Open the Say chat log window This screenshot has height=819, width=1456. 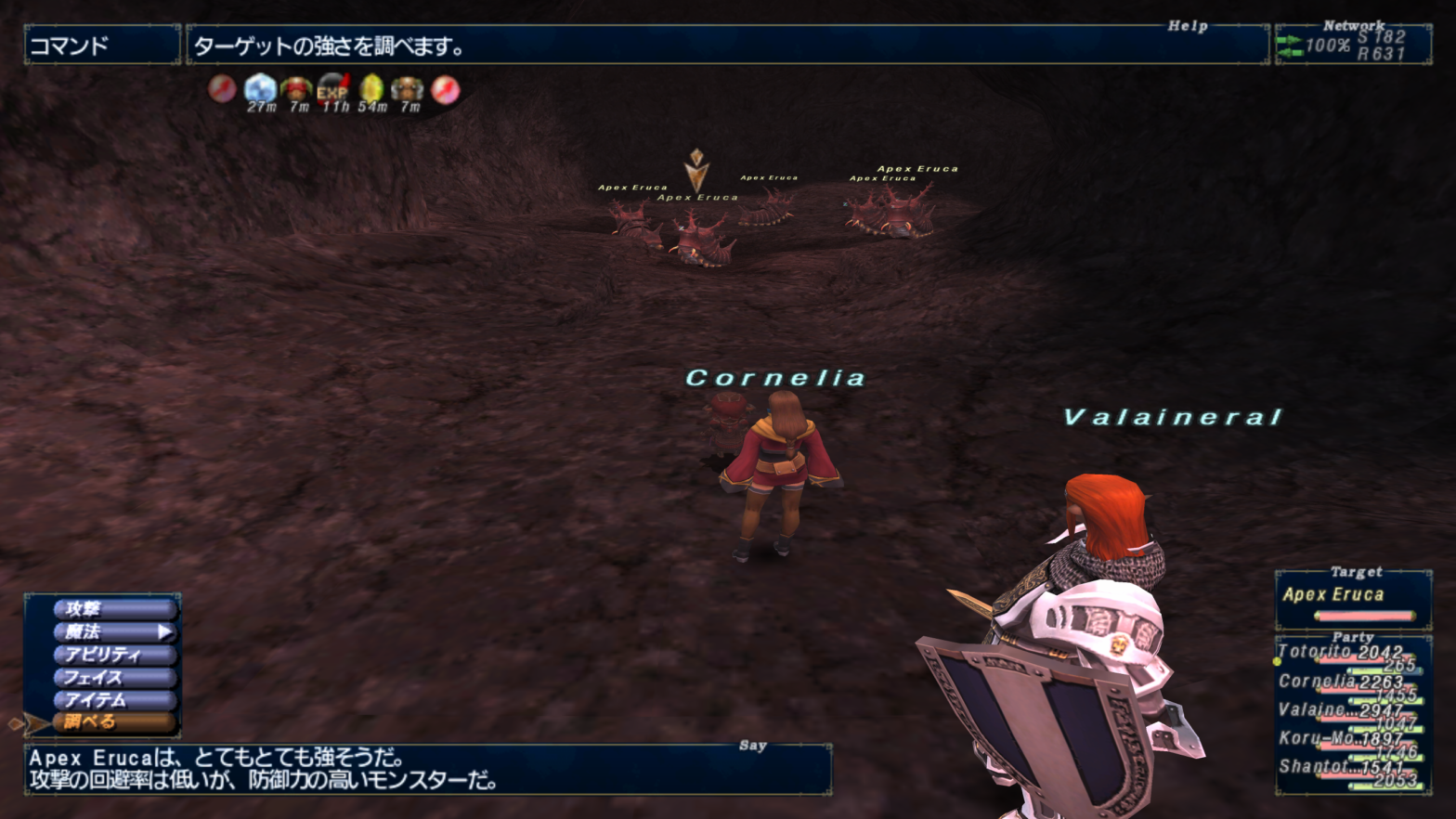tap(427, 769)
